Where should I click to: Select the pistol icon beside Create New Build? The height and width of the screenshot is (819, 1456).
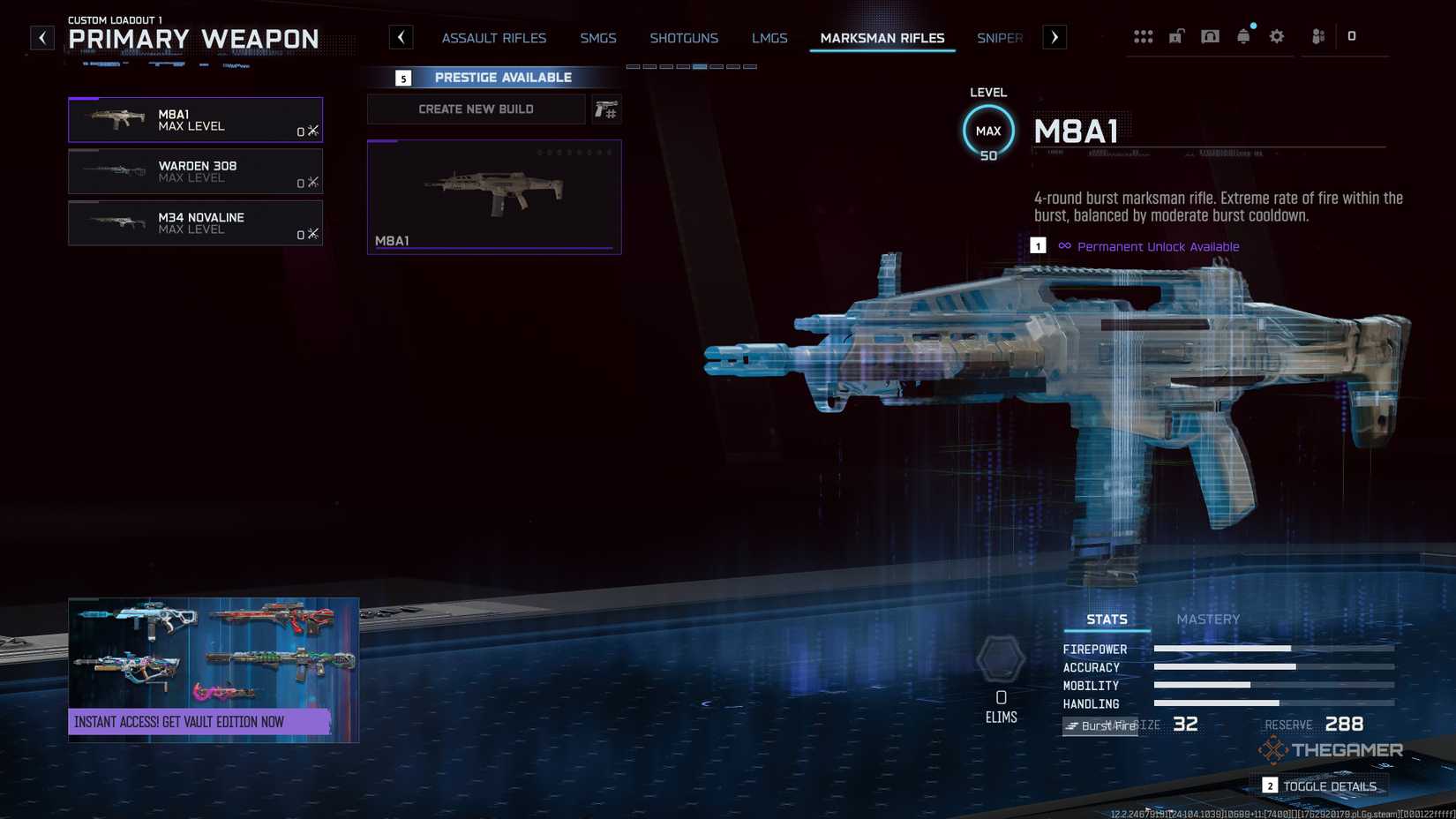click(606, 109)
